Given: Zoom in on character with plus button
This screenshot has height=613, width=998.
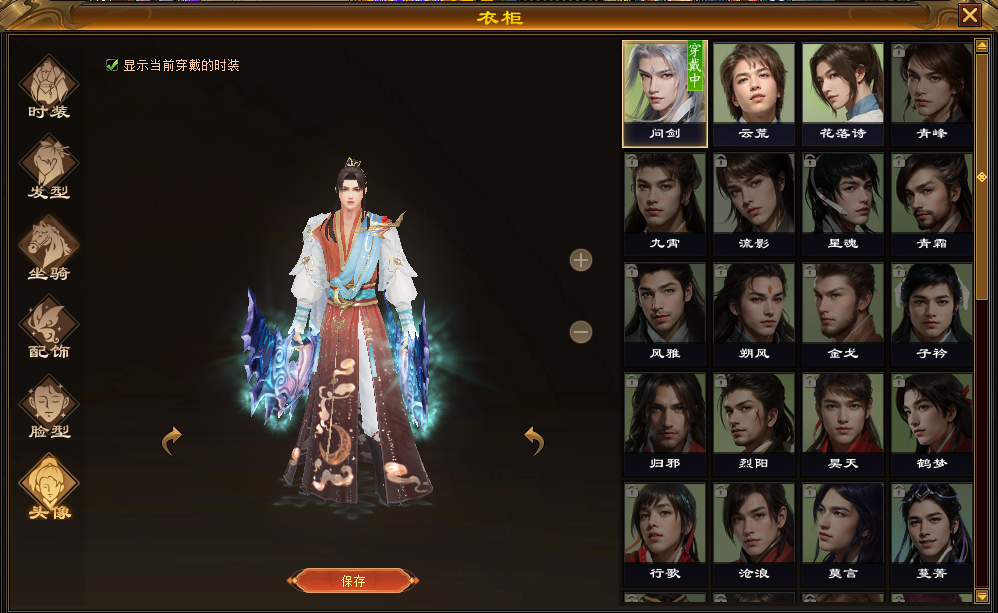Looking at the screenshot, I should click(x=581, y=261).
